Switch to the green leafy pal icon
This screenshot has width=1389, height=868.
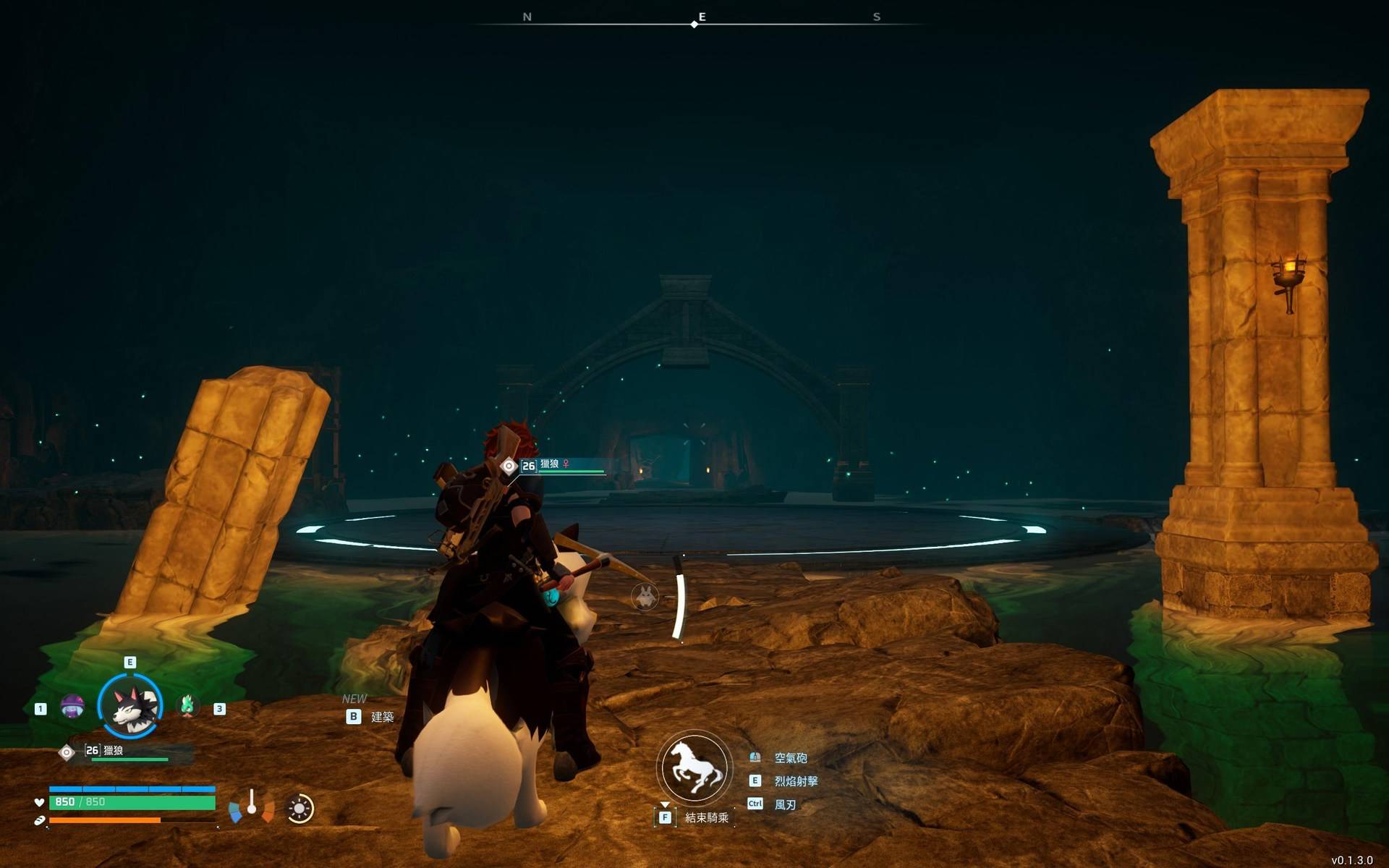(x=187, y=705)
